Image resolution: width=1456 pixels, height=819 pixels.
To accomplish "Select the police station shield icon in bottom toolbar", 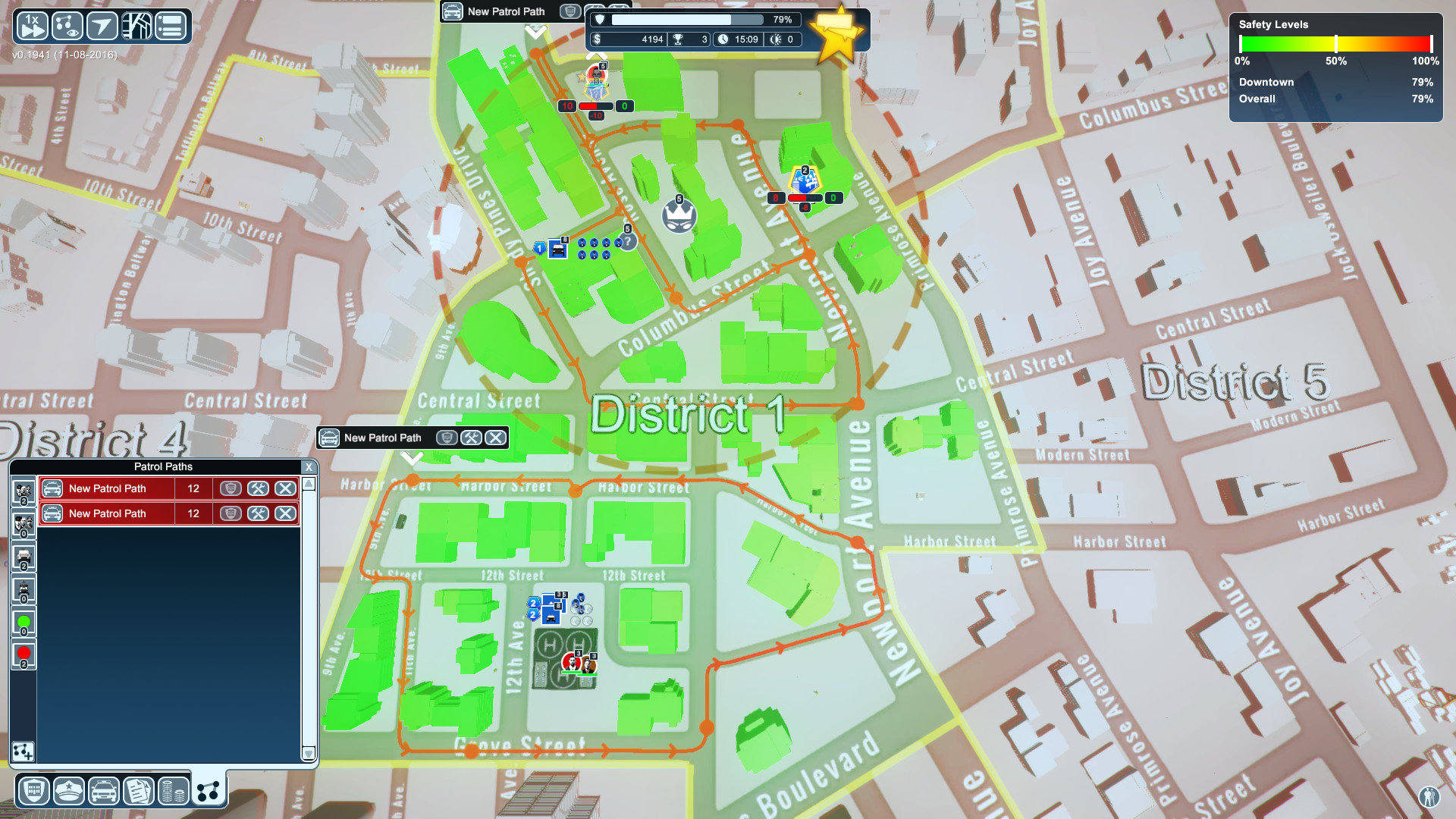I will pyautogui.click(x=33, y=791).
